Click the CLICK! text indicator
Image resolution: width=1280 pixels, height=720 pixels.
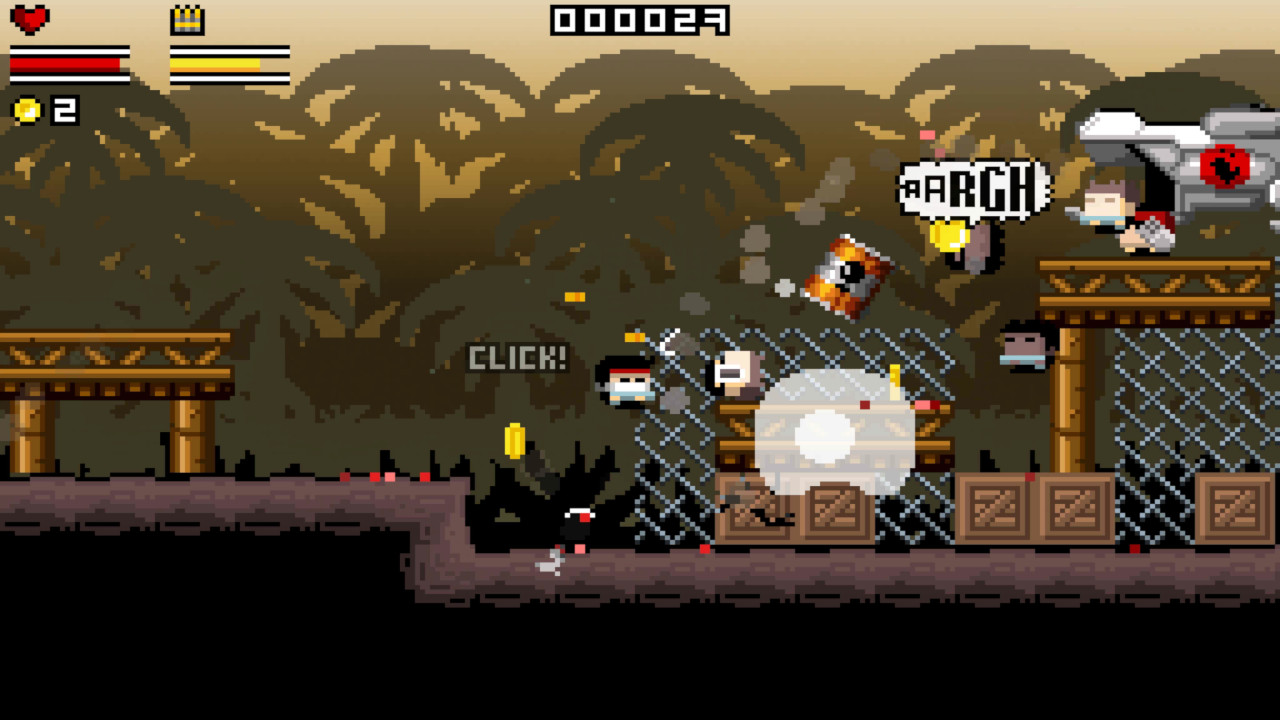coord(516,357)
